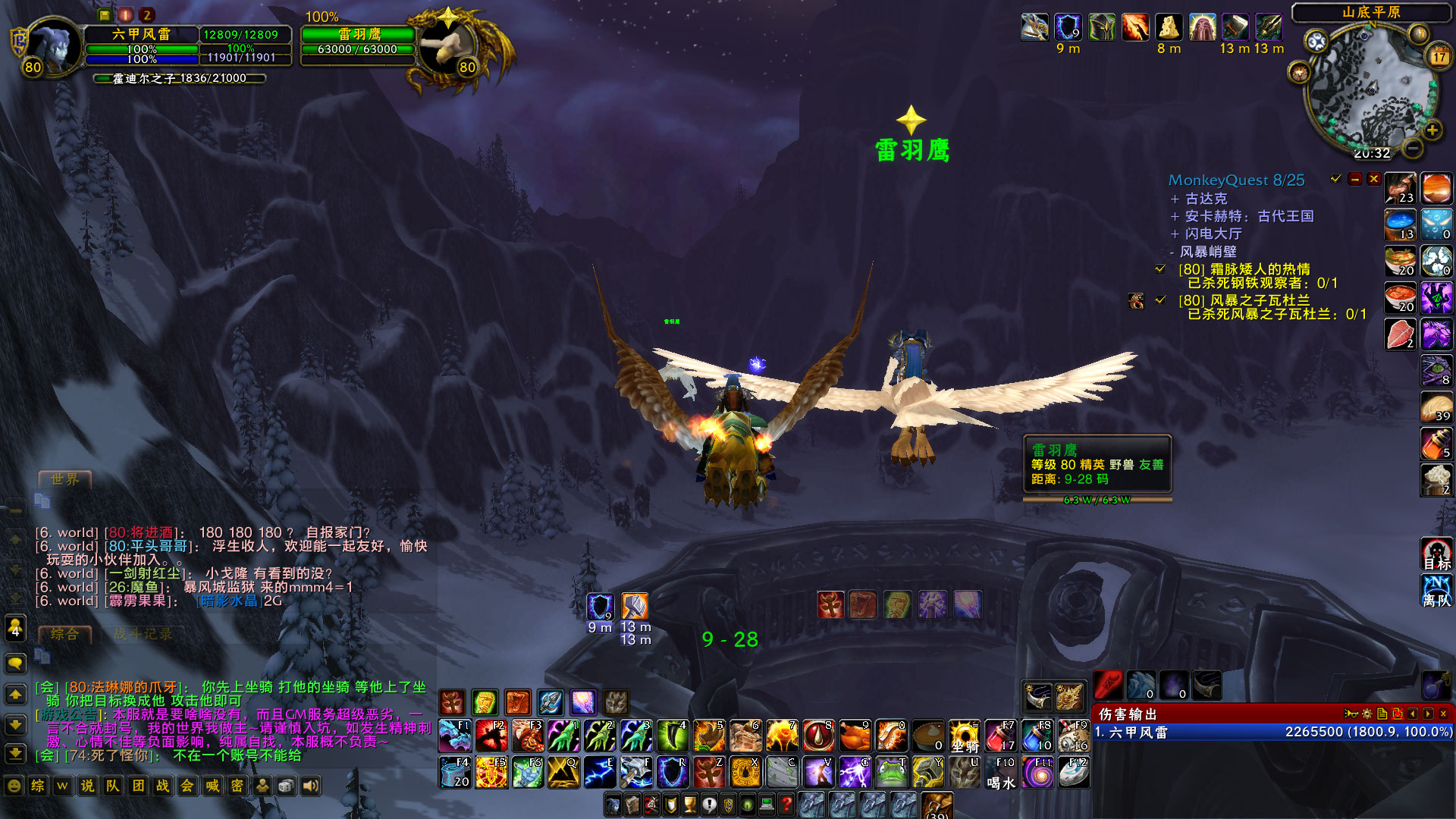Use the hearthstone in the F12 slot
1456x819 pixels.
pyautogui.click(x=1074, y=772)
